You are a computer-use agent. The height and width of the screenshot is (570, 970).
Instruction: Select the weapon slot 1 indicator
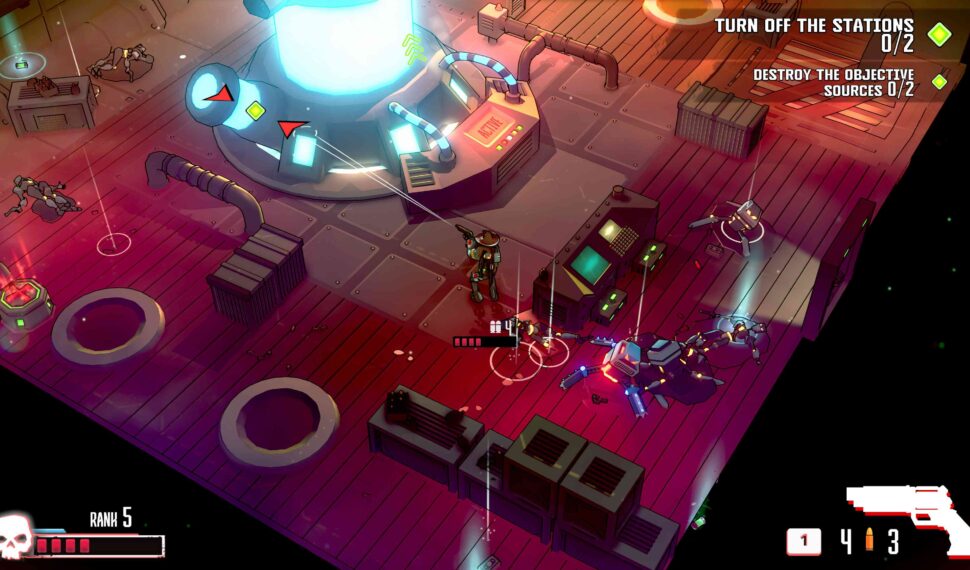(803, 542)
